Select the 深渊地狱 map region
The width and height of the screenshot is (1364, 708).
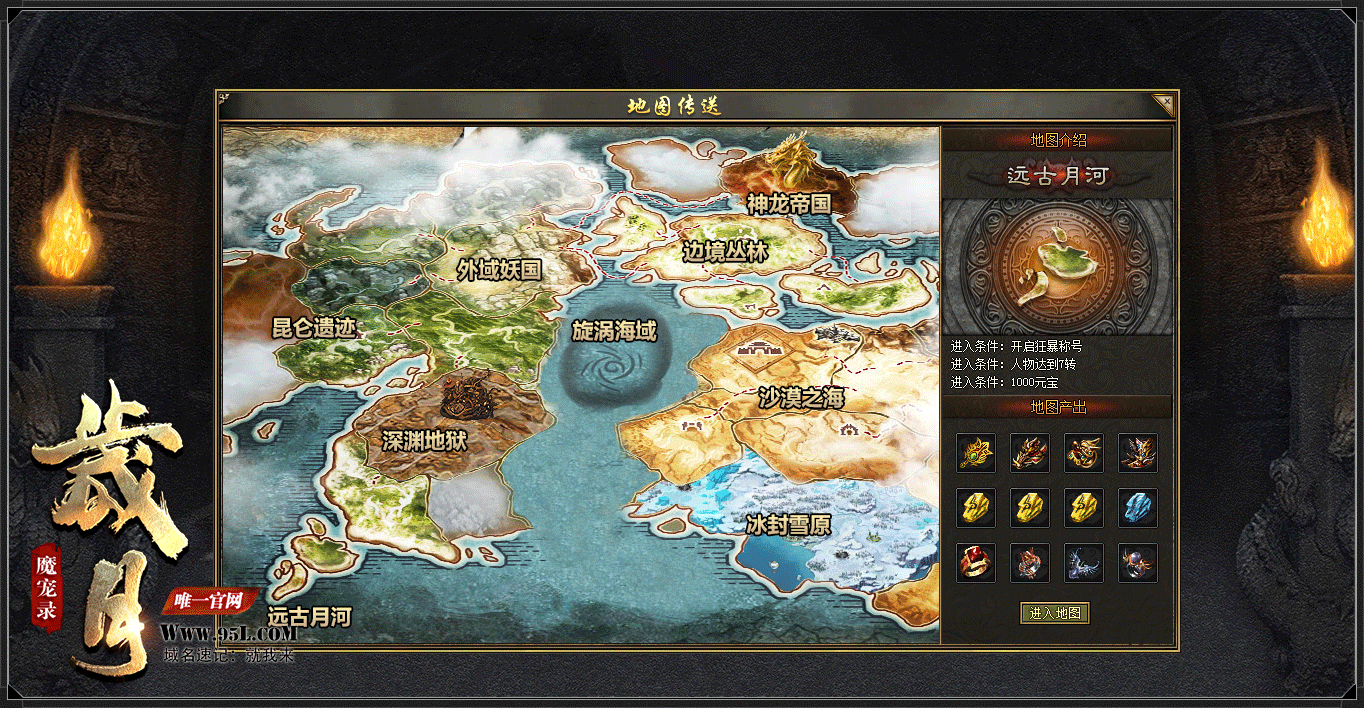[x=425, y=440]
